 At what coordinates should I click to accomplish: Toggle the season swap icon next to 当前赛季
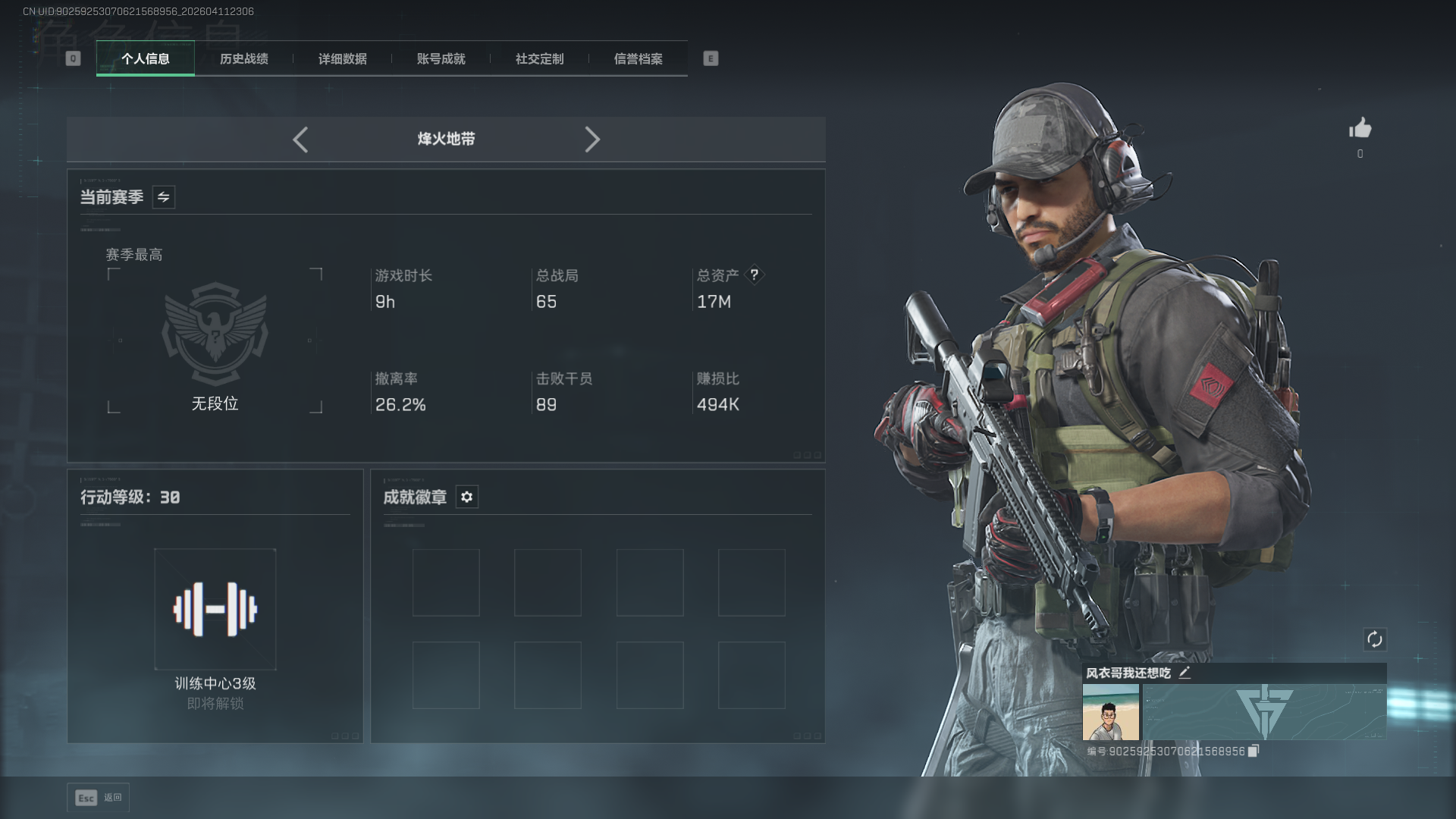(164, 197)
